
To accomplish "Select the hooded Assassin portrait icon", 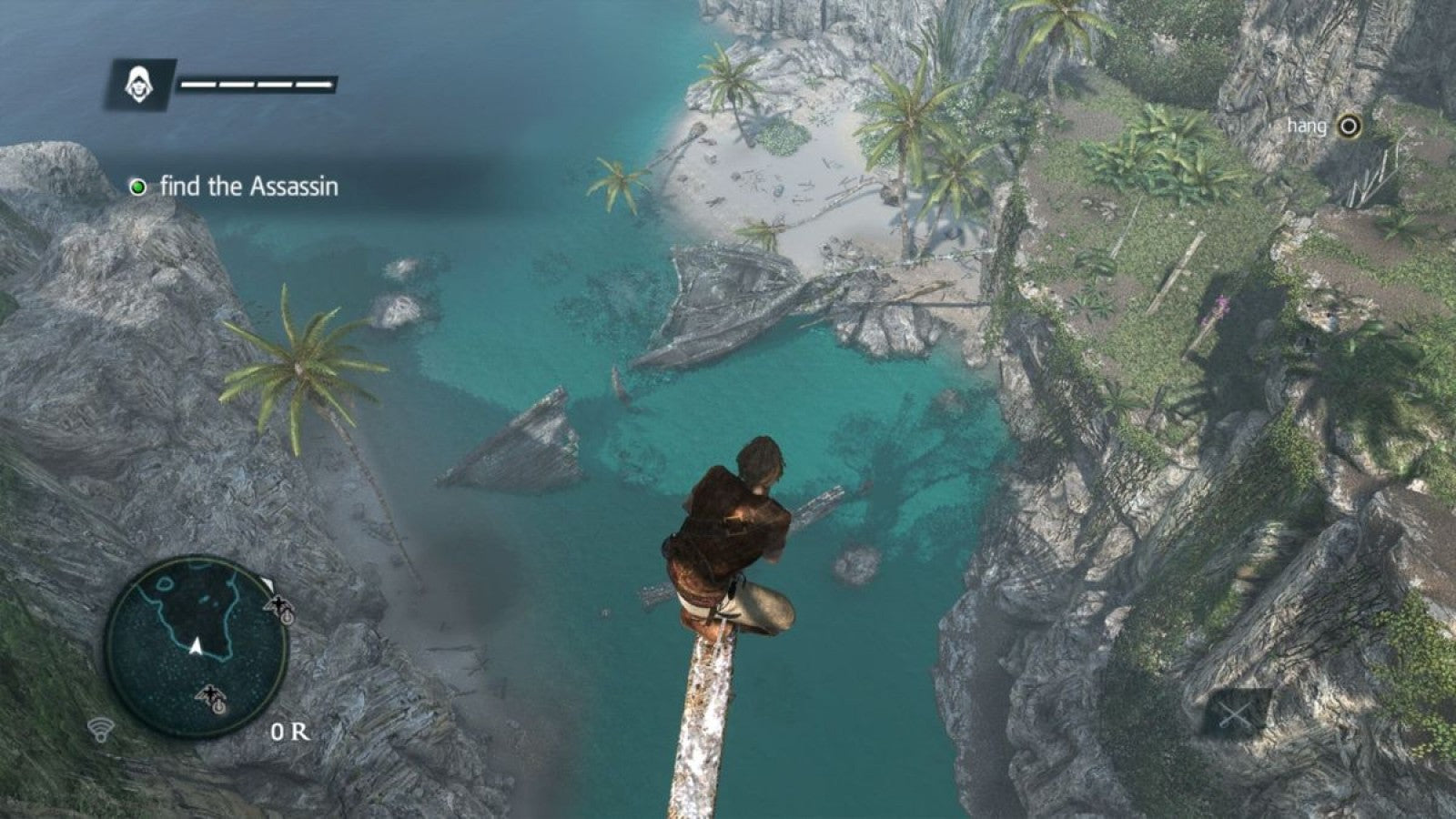I will coord(141,84).
